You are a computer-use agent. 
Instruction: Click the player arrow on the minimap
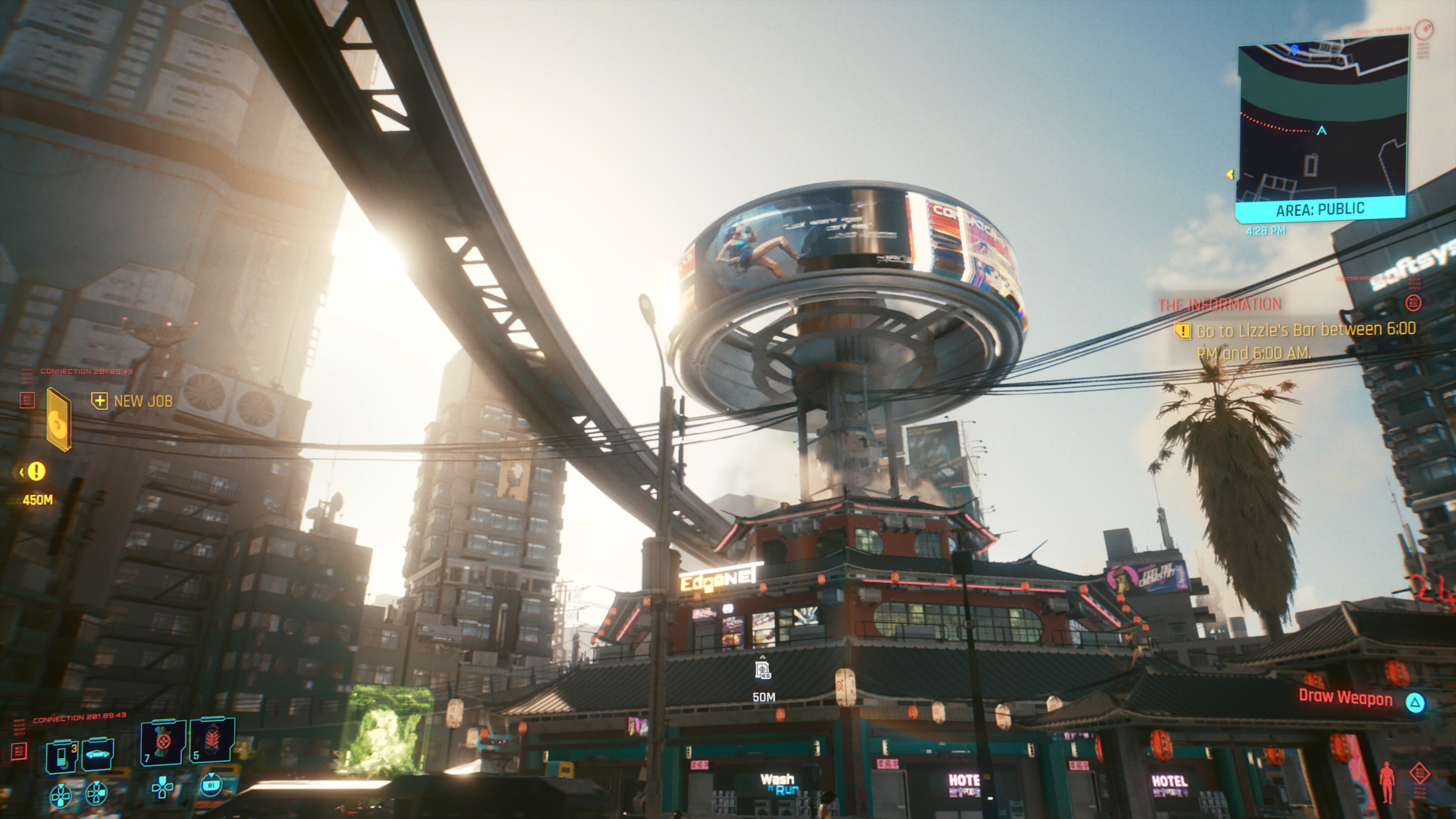[x=1321, y=131]
